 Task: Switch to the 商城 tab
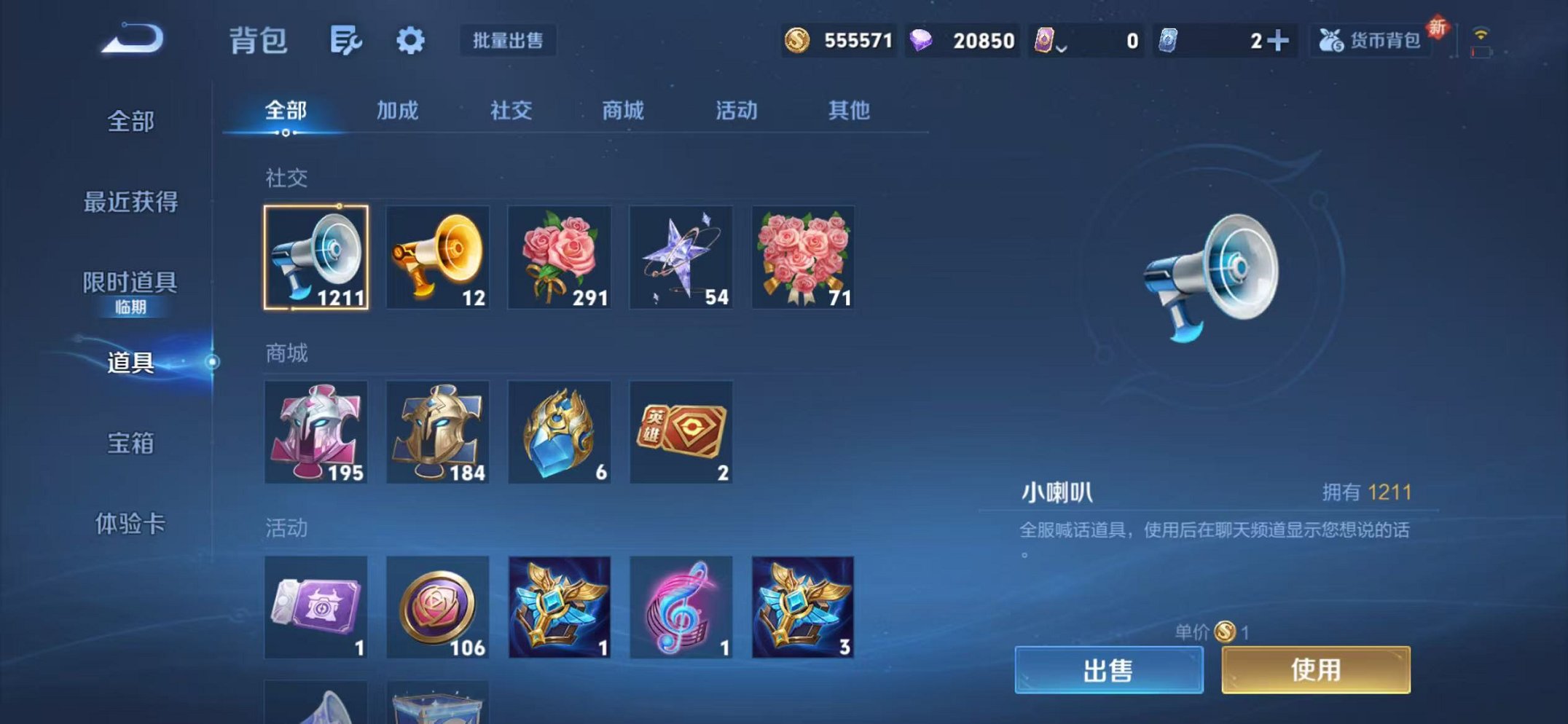(623, 111)
